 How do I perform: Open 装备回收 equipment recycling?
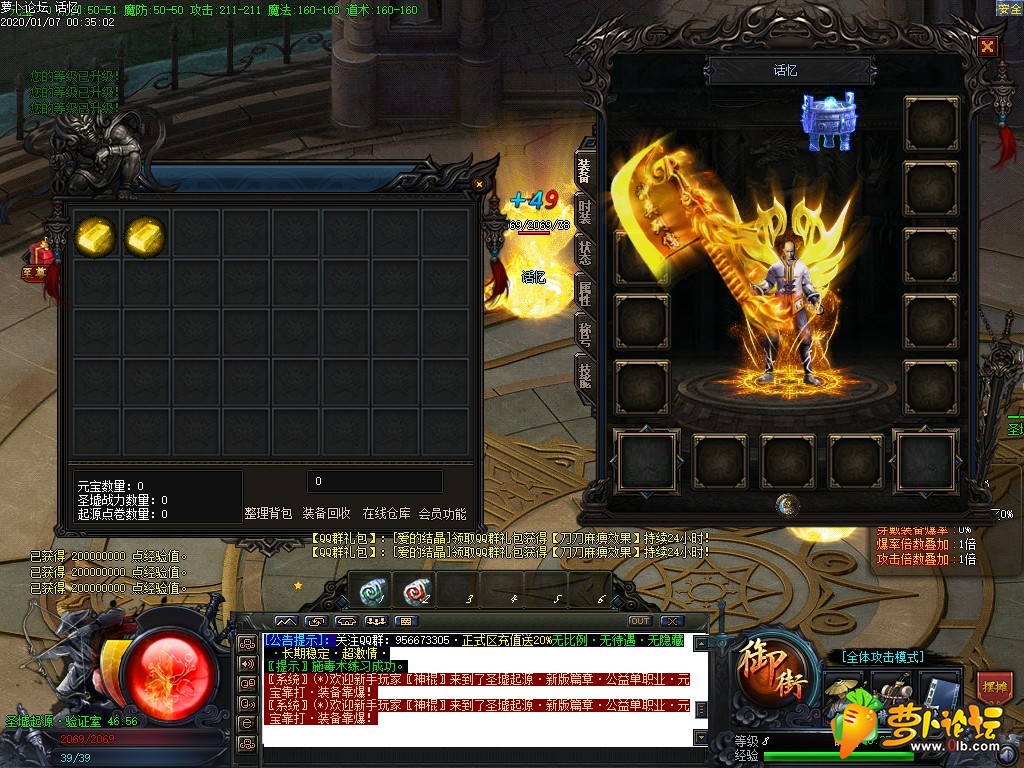click(326, 514)
